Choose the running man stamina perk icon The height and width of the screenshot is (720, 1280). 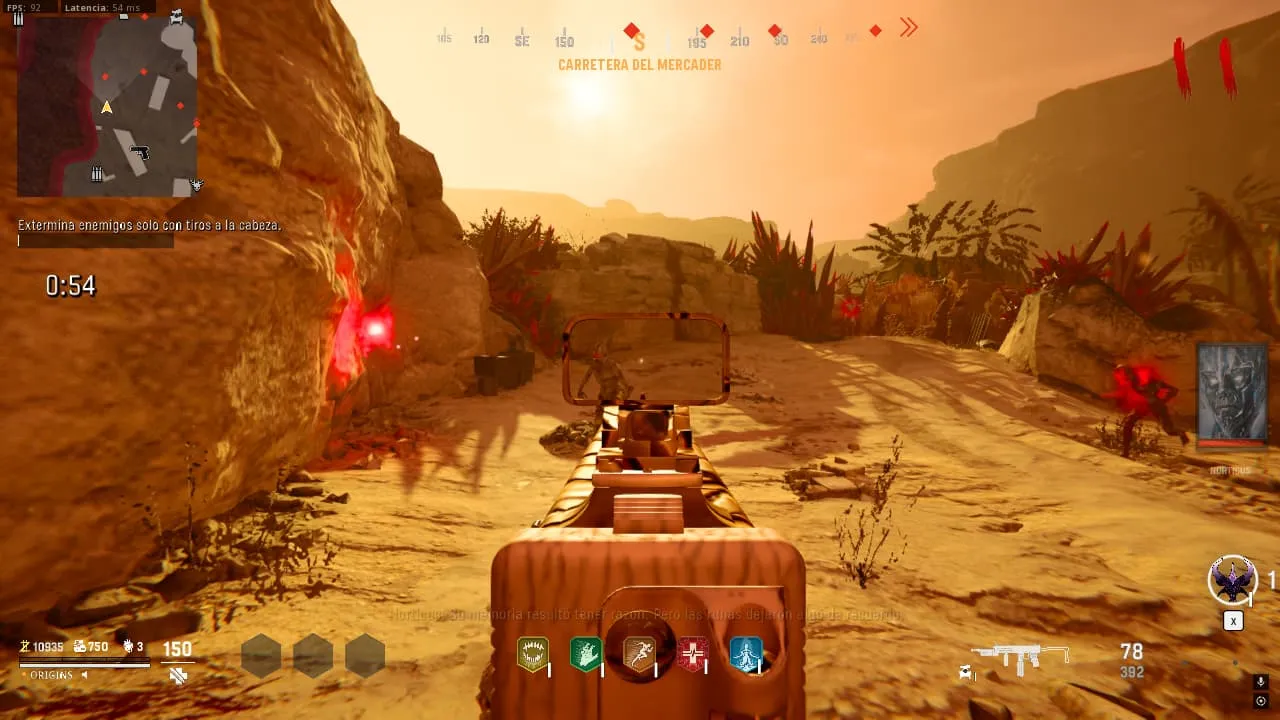[639, 655]
